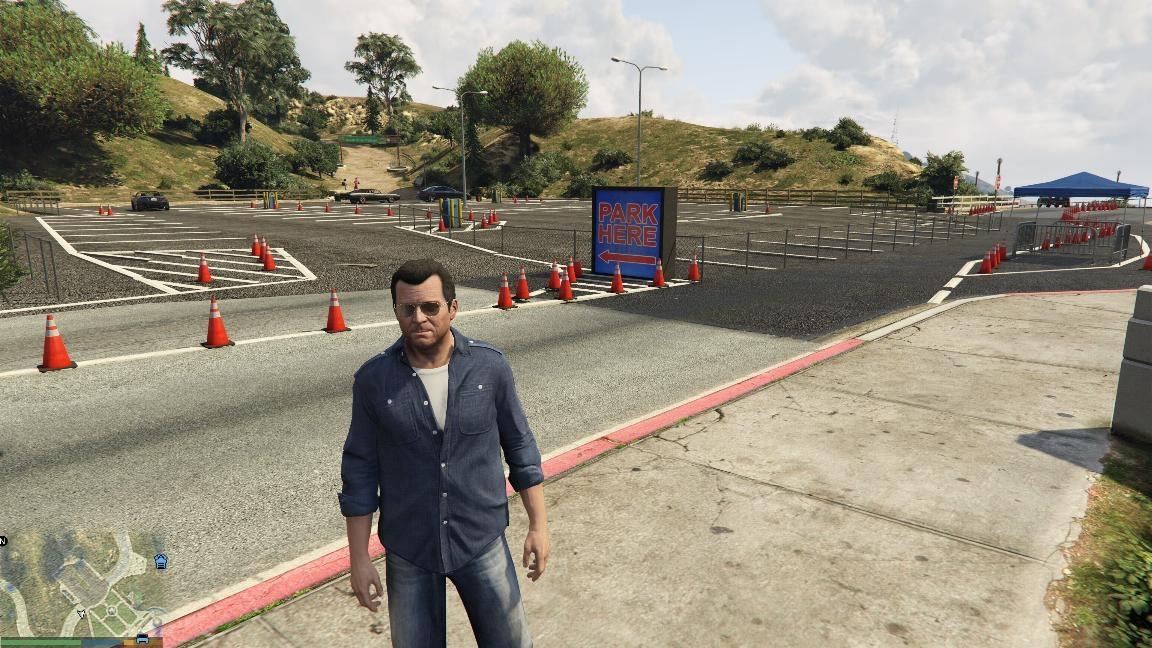The width and height of the screenshot is (1152, 648).
Task: Select the blue safehouse marker on minimap
Action: pos(161,562)
